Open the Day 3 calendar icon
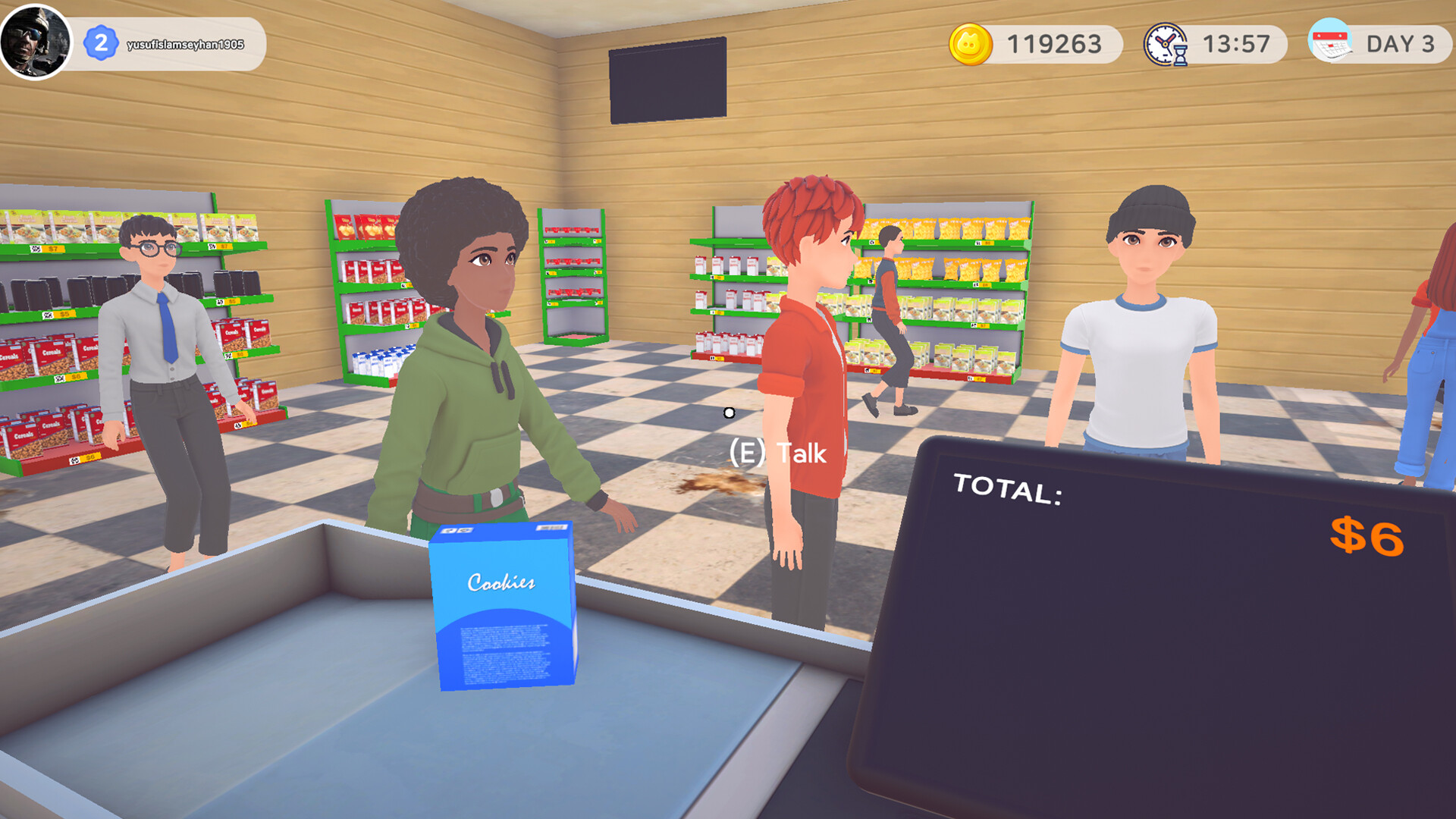Viewport: 1456px width, 819px height. pyautogui.click(x=1330, y=42)
